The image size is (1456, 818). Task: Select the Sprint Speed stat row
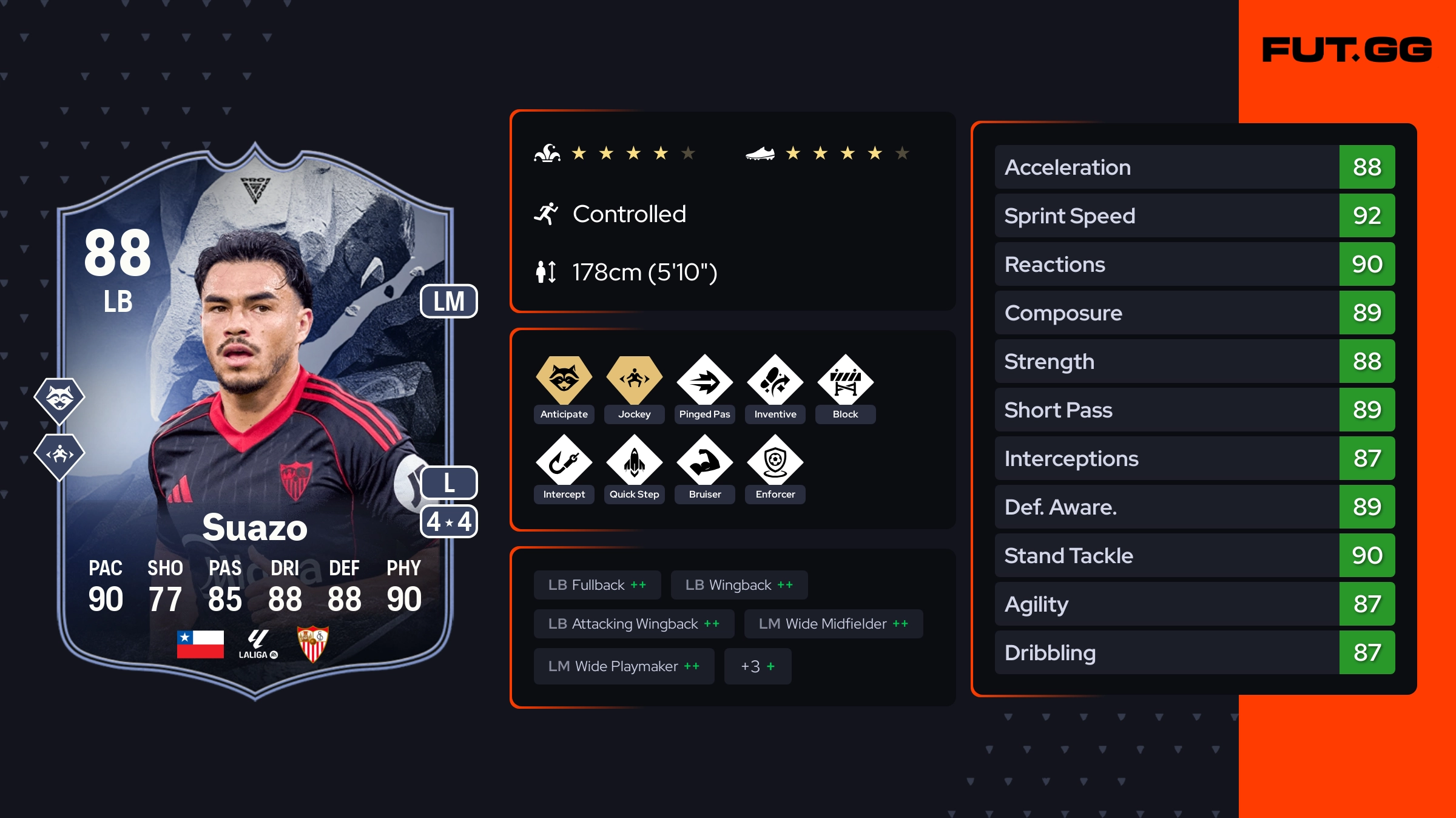1194,216
